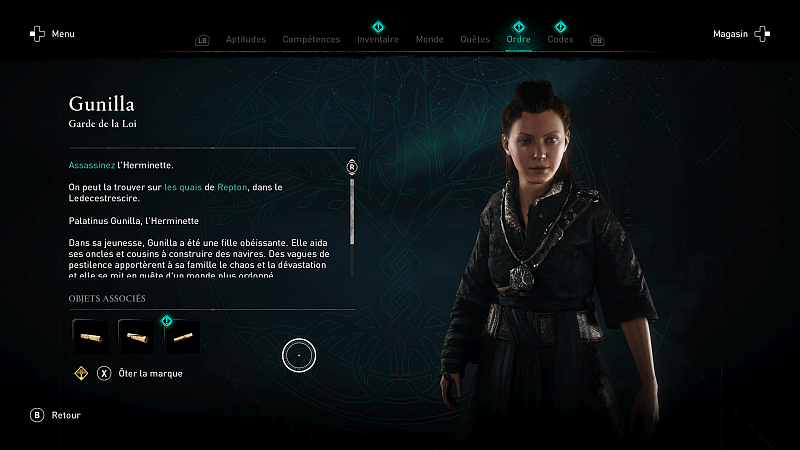Go to the Inventaire tab
This screenshot has width=800, height=450.
pos(378,40)
